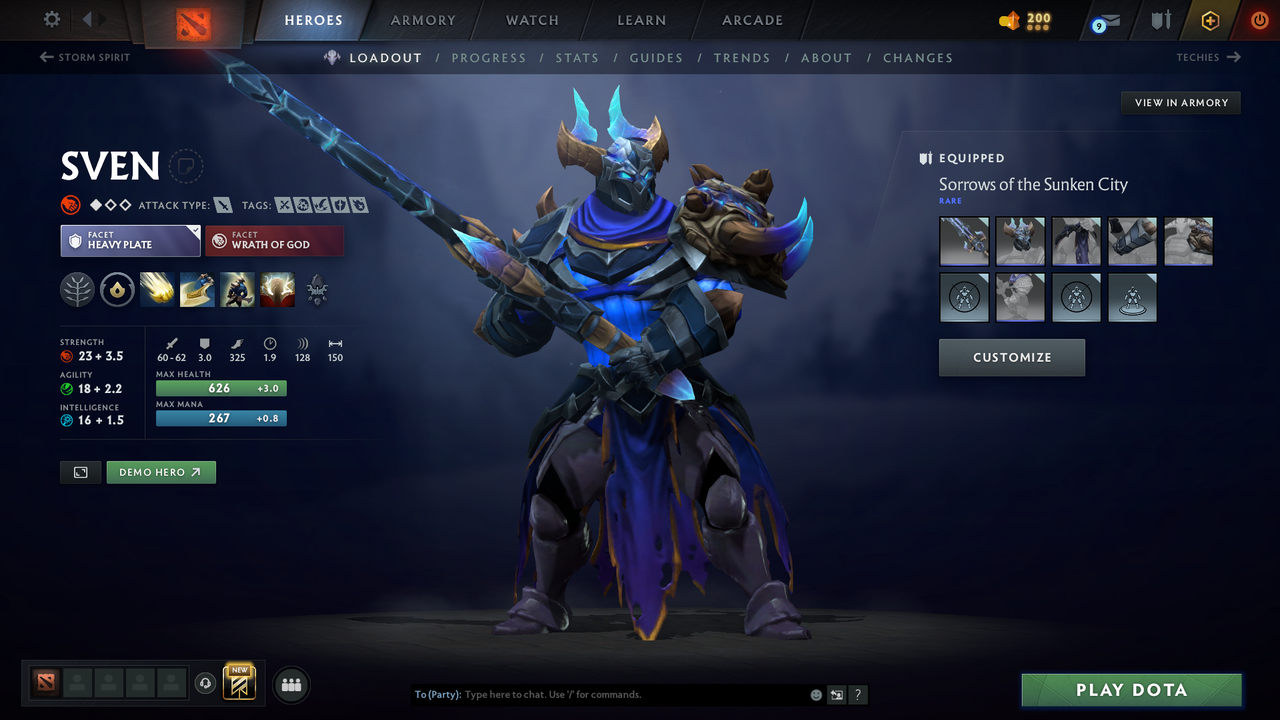Select the Heavy Plate facet
The height and width of the screenshot is (720, 1280).
coord(130,241)
